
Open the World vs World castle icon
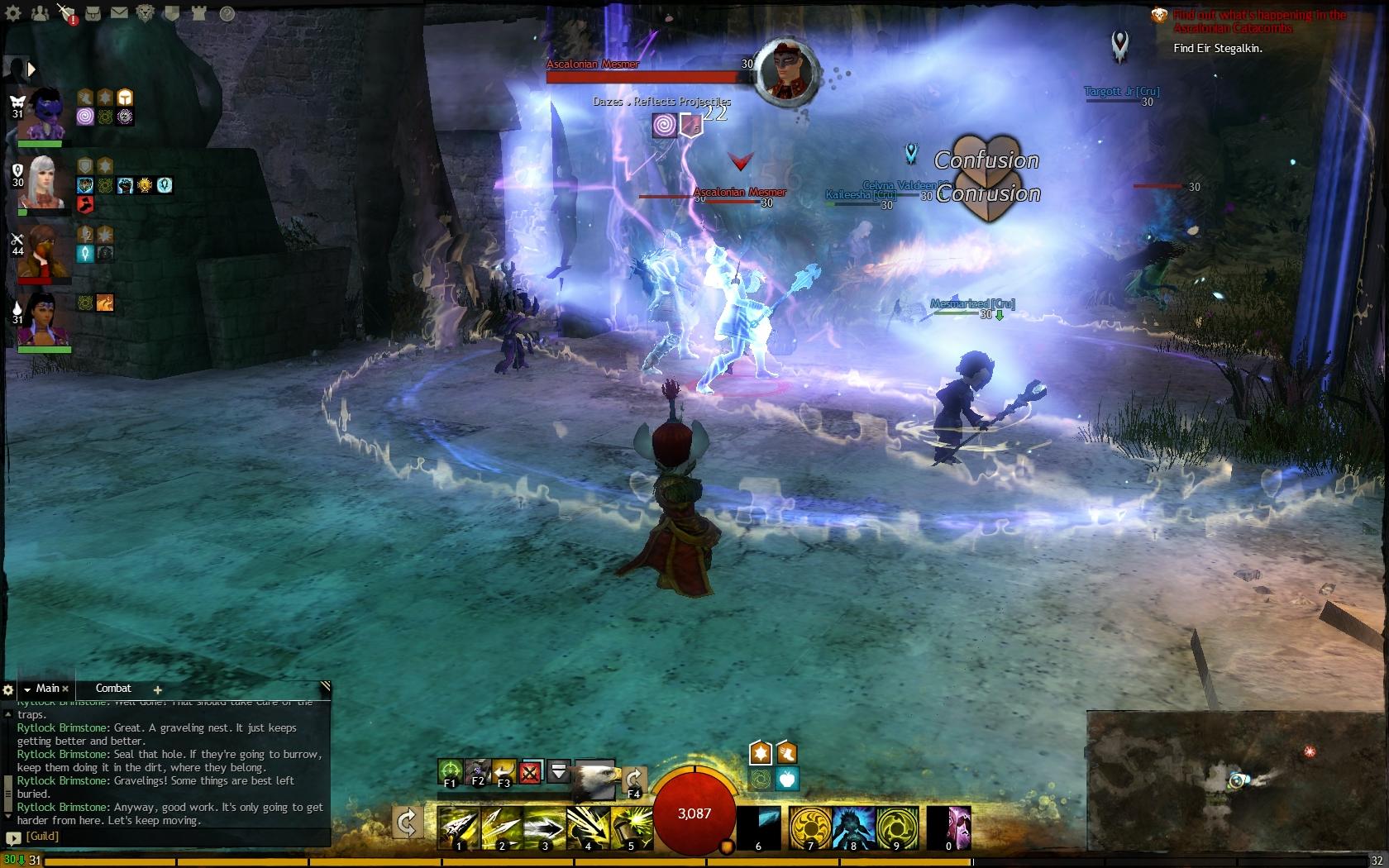tap(198, 13)
